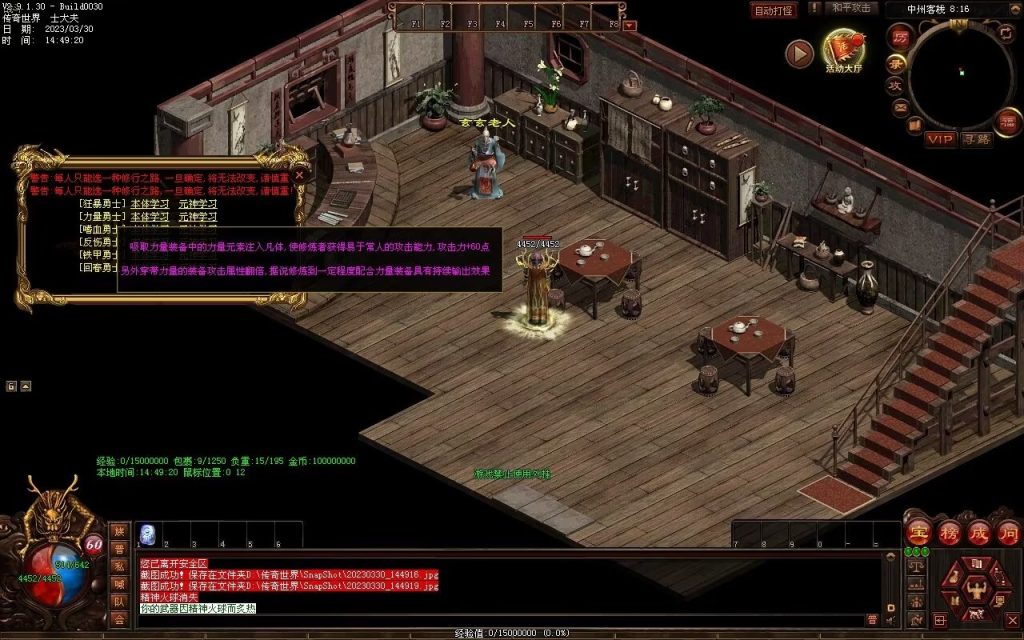Toggle 自动打怪 auto-combat button

tap(773, 10)
